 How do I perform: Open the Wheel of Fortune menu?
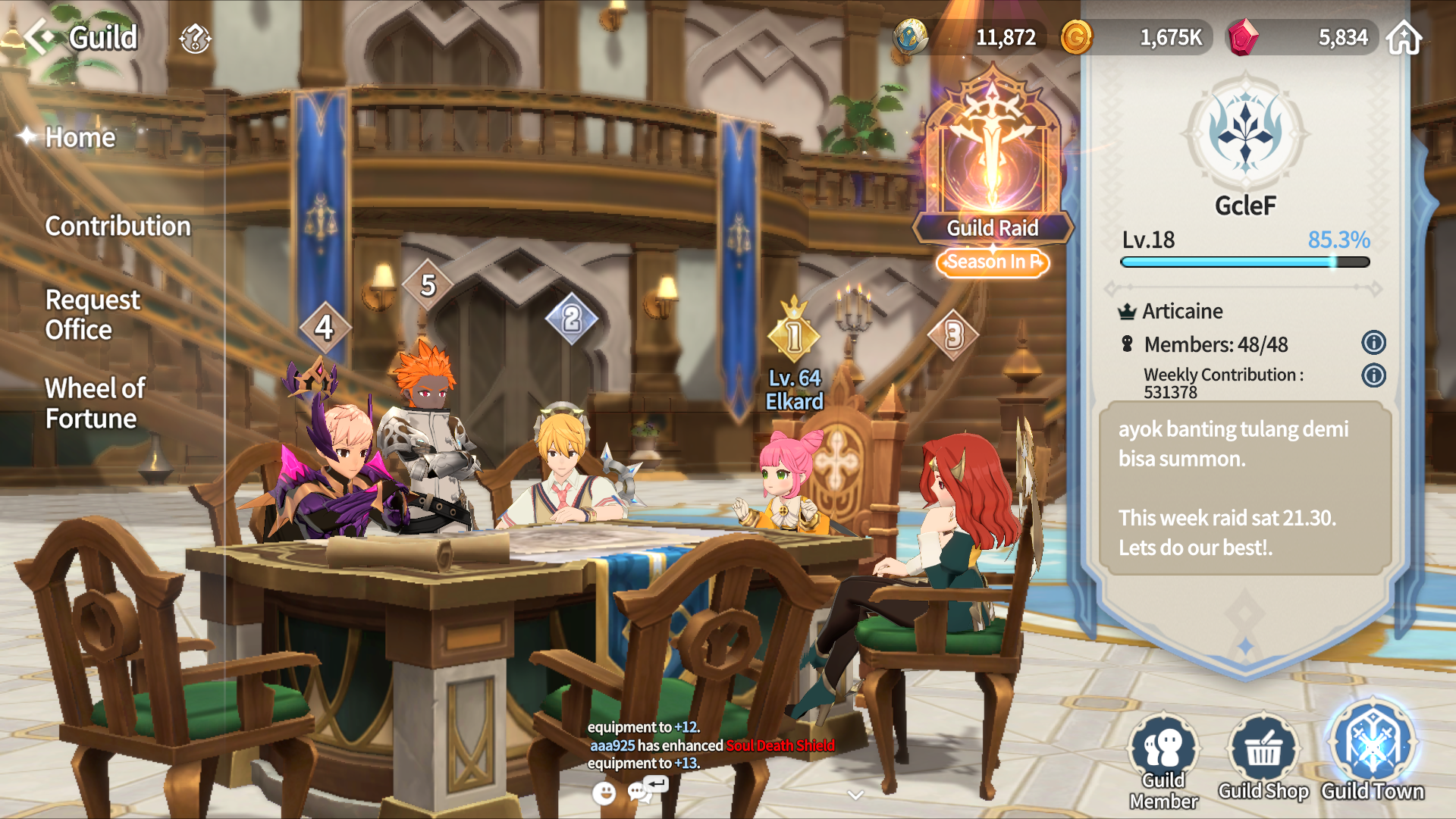(x=94, y=403)
